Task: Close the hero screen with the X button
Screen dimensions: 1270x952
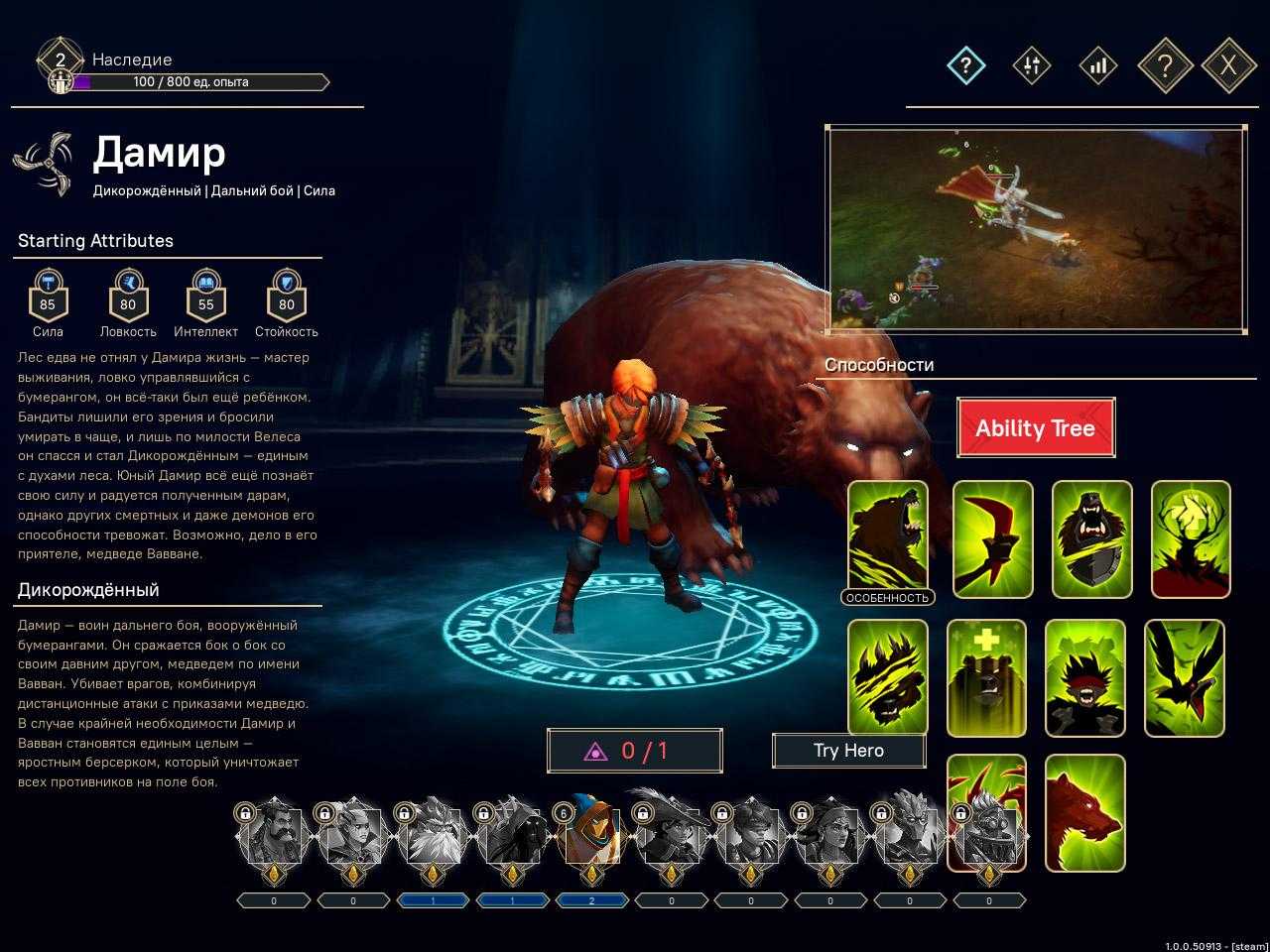Action: 1228,66
